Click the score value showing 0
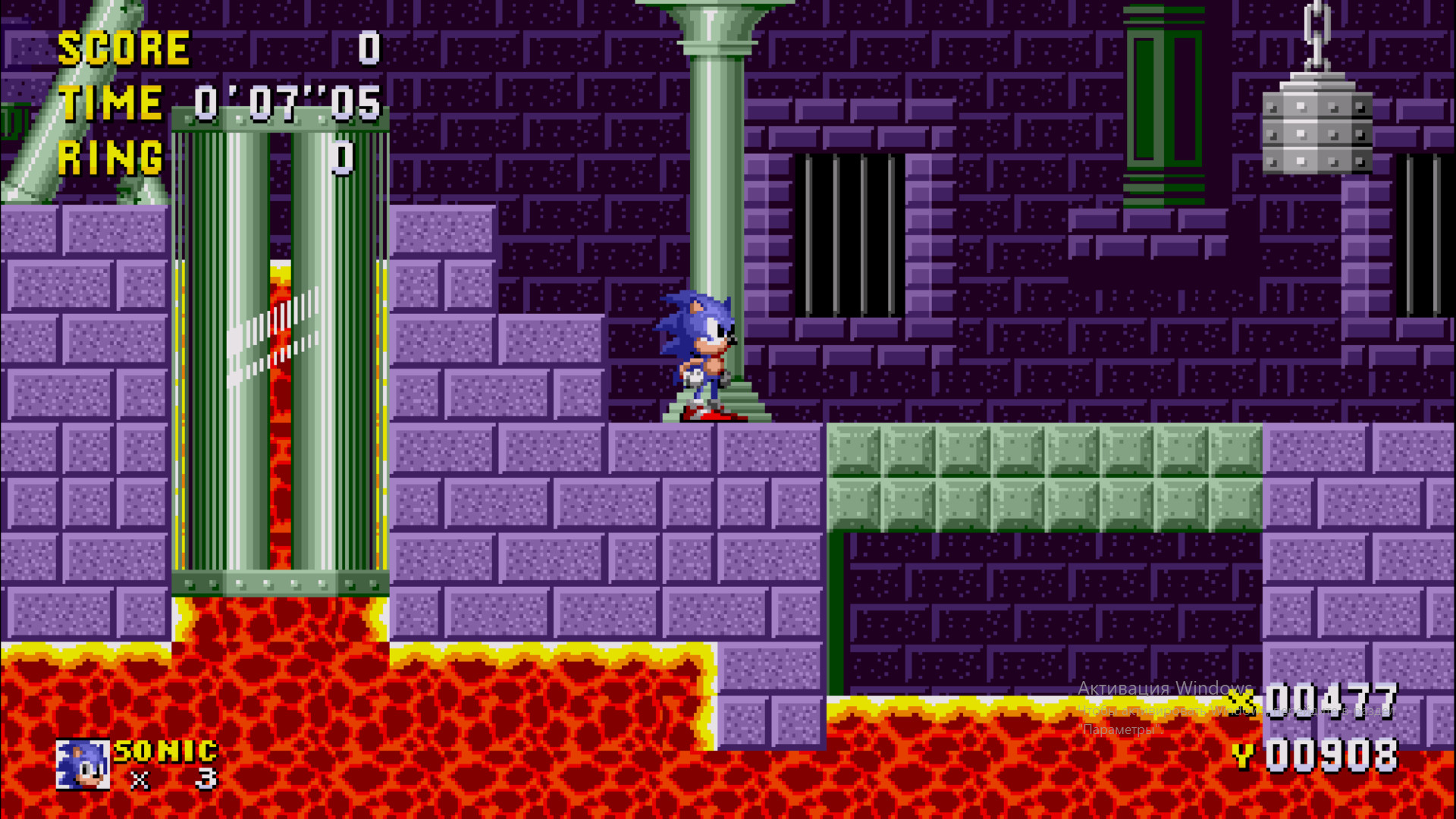 pyautogui.click(x=369, y=47)
